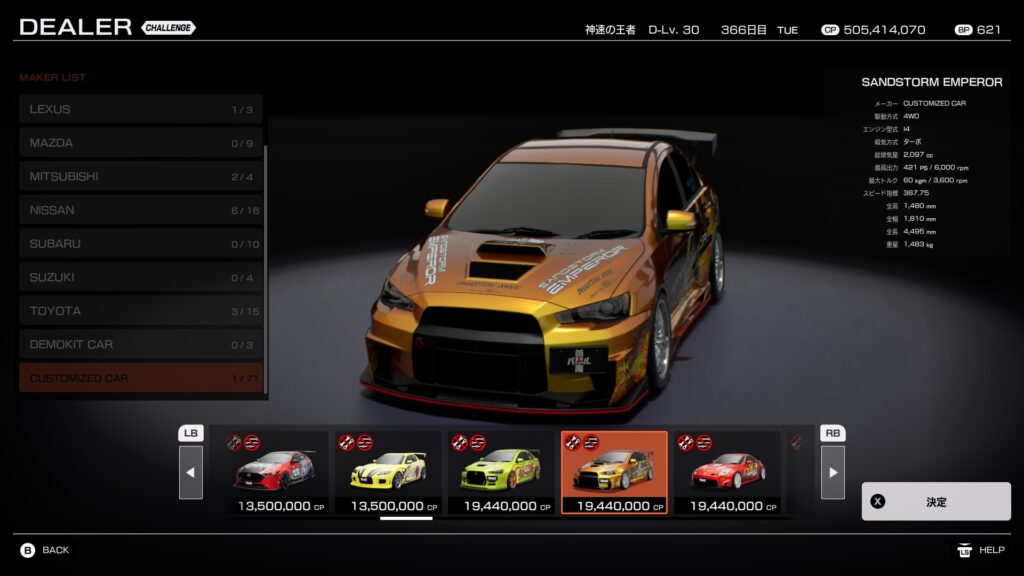Choose the SUZUKI maker entry
Viewport: 1024px width, 576px height.
click(140, 277)
